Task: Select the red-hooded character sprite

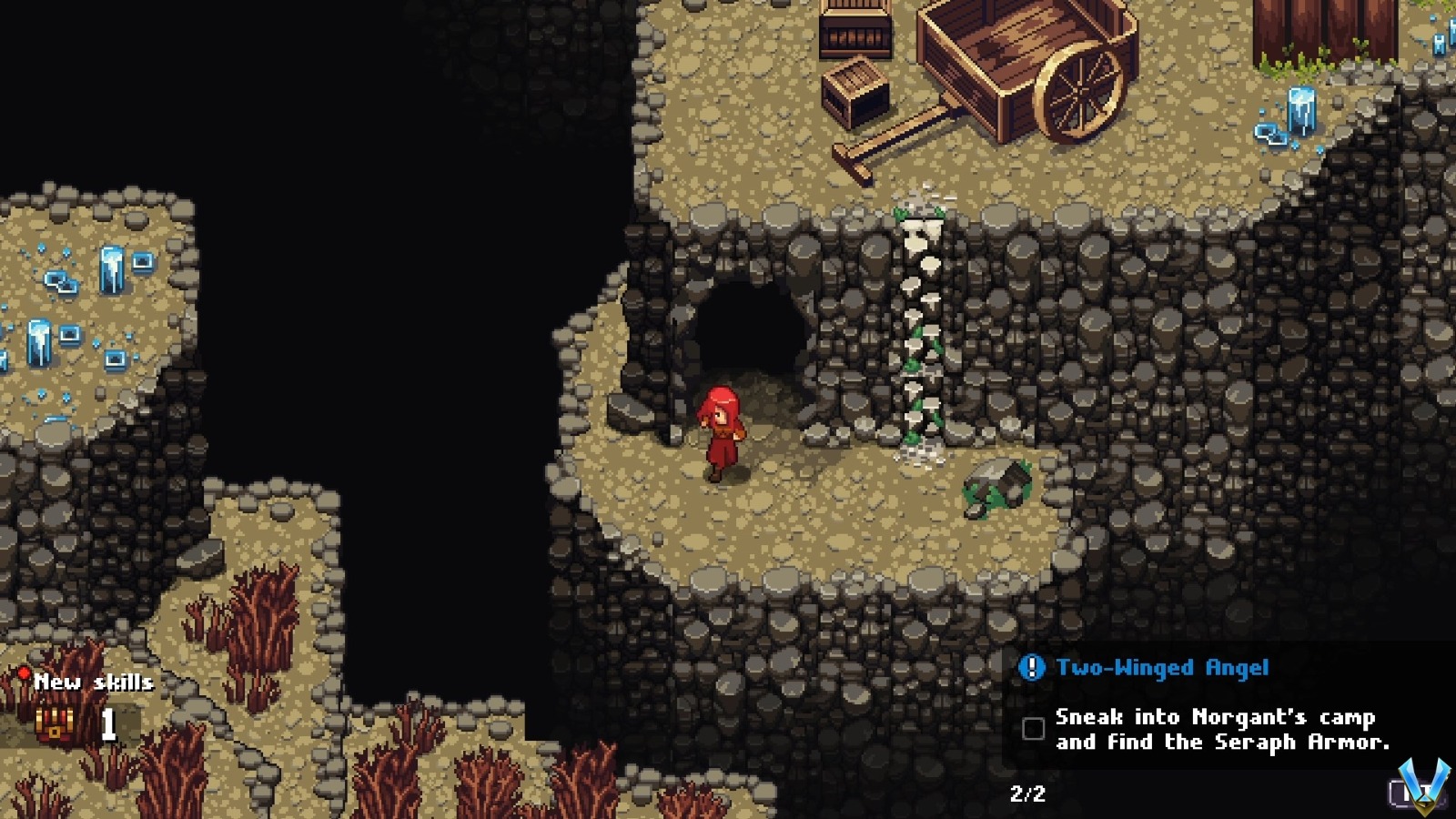Action: click(x=722, y=428)
